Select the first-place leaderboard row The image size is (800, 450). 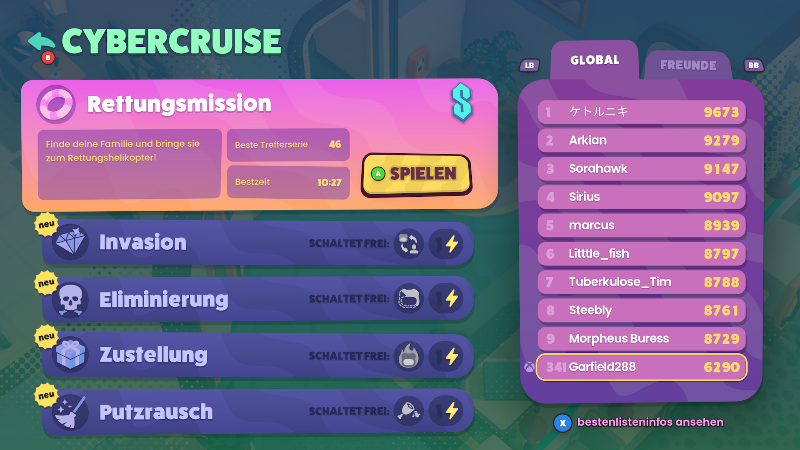[642, 112]
